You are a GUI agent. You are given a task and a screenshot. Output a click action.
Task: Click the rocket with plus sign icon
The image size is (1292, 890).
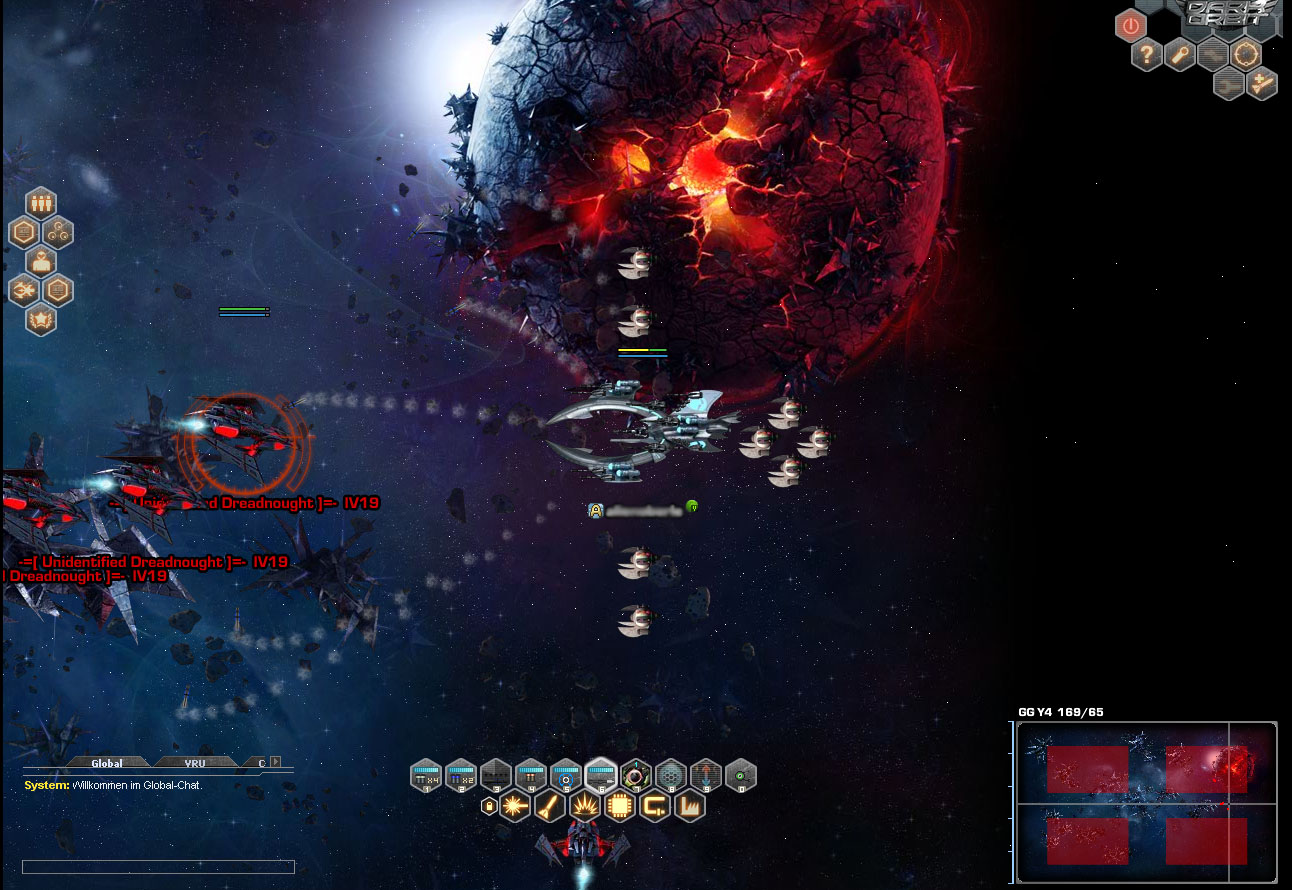(1263, 84)
